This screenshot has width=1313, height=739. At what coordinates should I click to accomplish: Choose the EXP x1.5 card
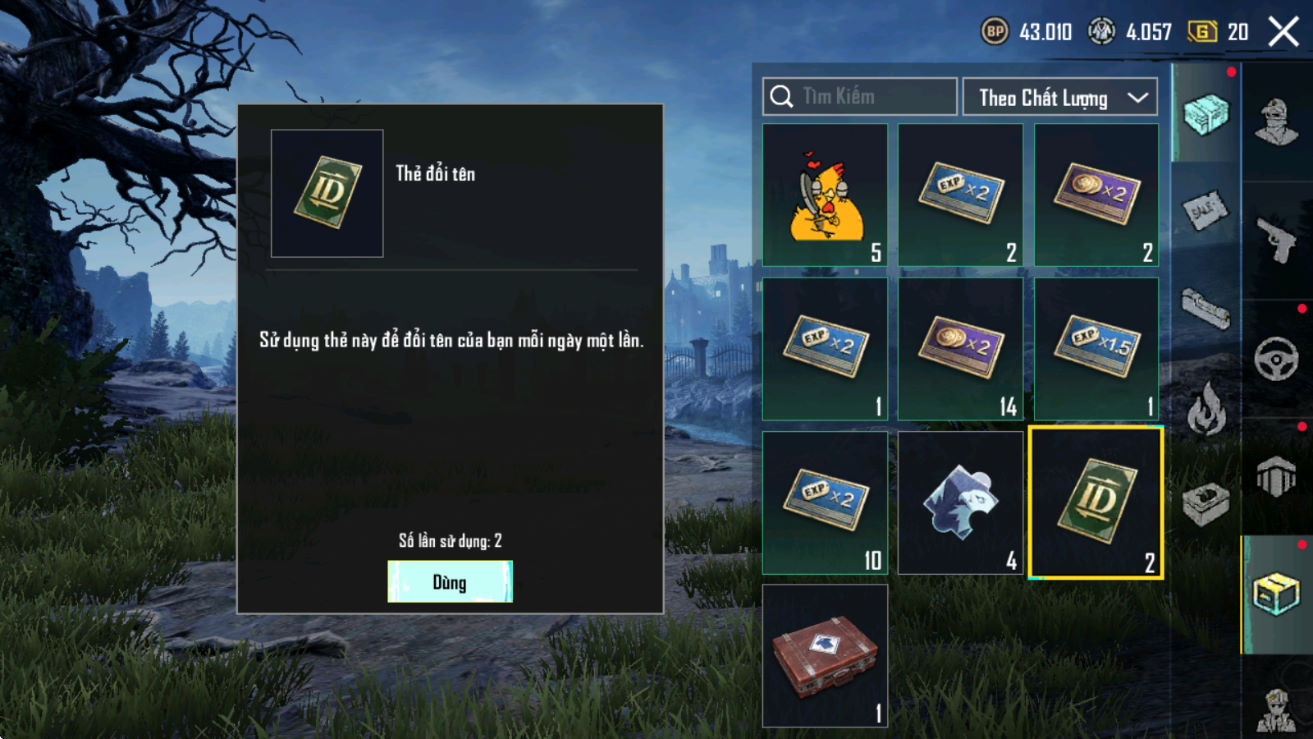coord(1096,349)
